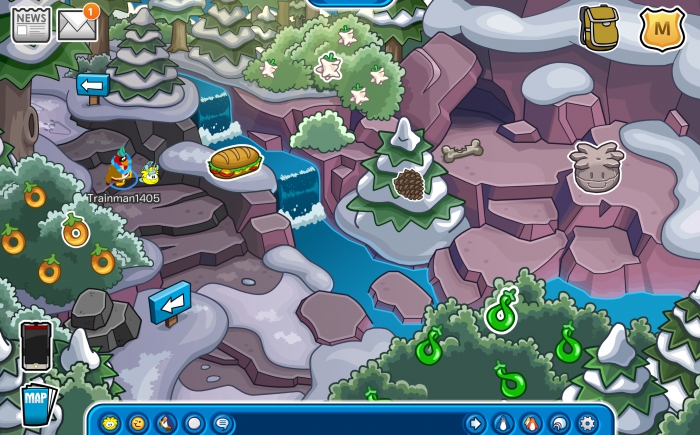The height and width of the screenshot is (435, 700).
Task: Open the green backpack
Action: 599,27
